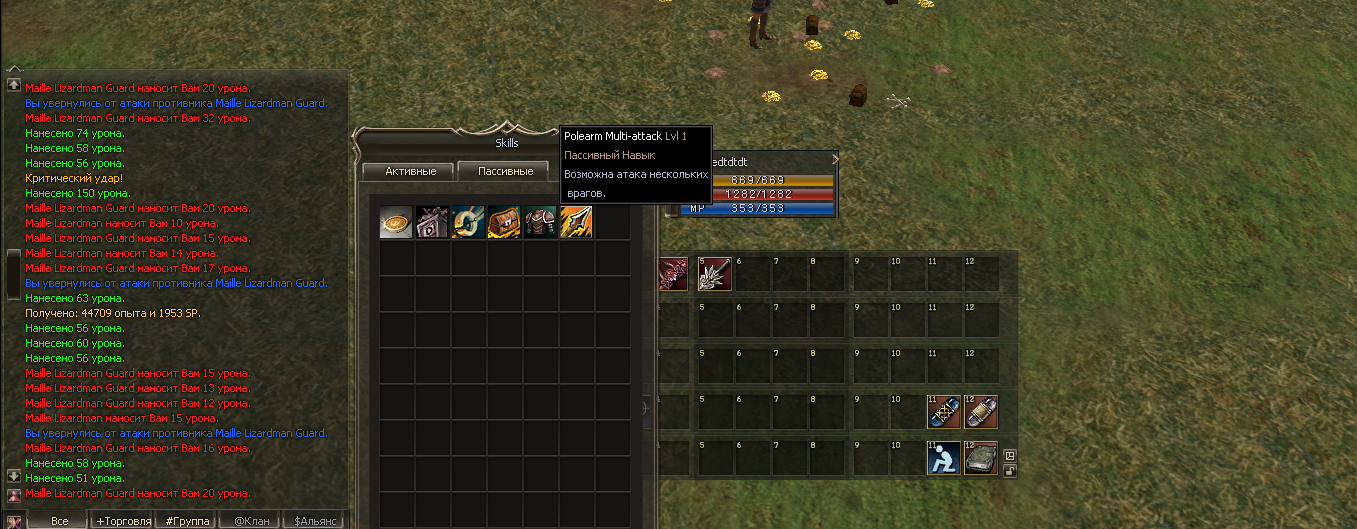Open the @Клан chat tab

251,521
